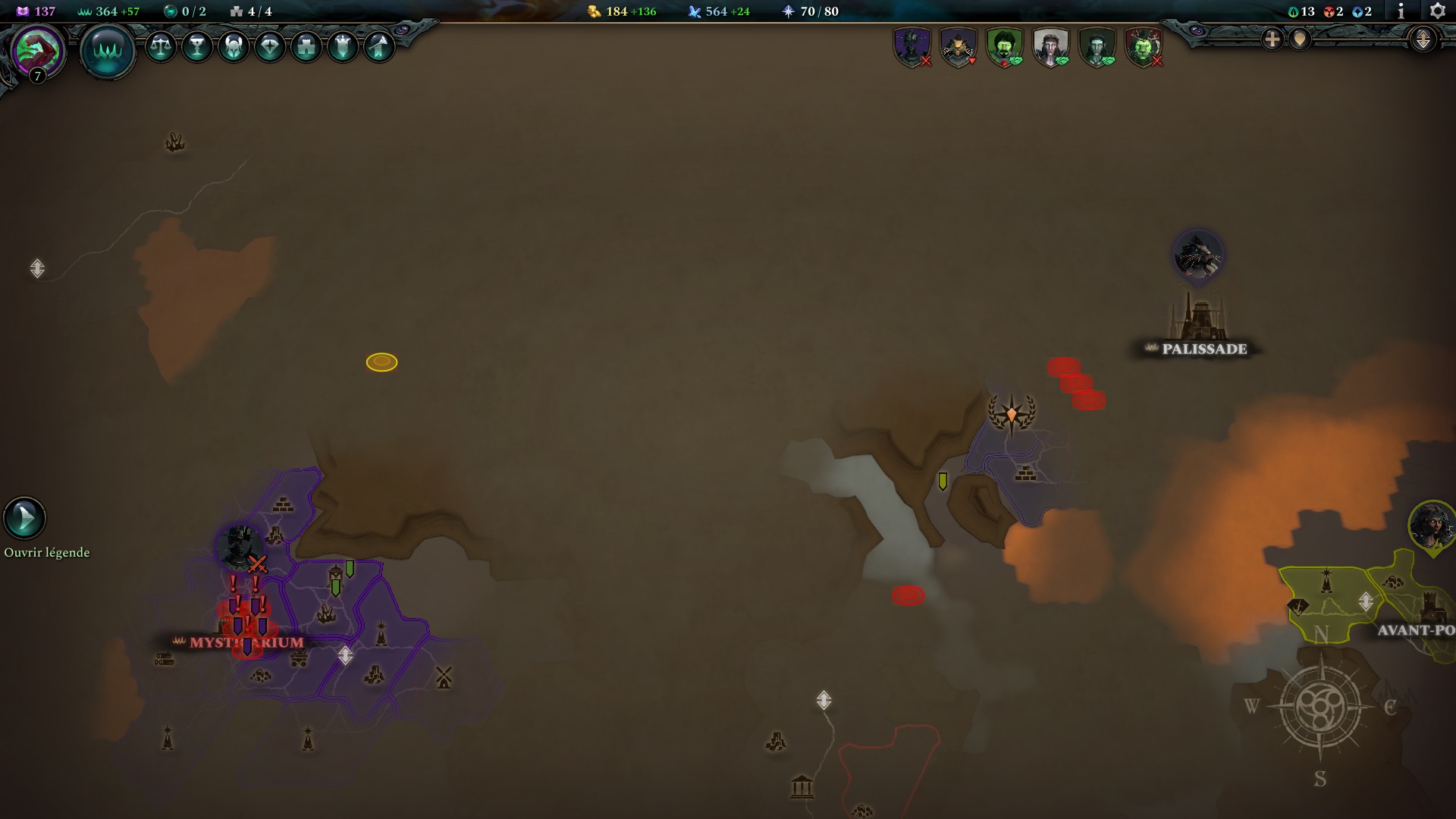Toggle the minimap with the arrows control
The width and height of the screenshot is (1456, 819).
(1423, 39)
